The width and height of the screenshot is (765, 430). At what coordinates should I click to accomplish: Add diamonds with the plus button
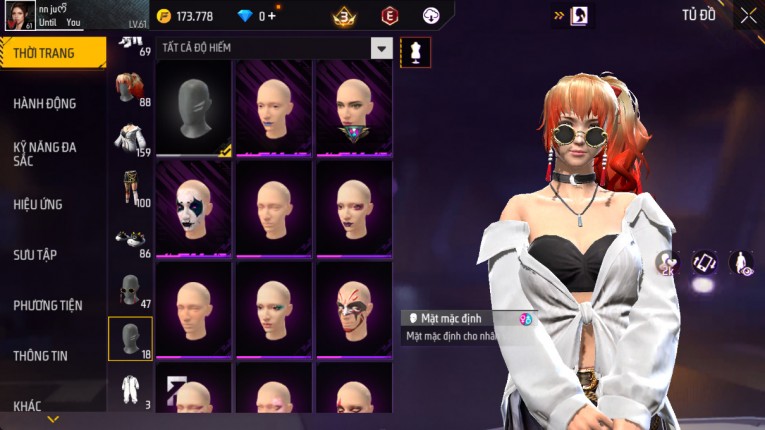[273, 16]
